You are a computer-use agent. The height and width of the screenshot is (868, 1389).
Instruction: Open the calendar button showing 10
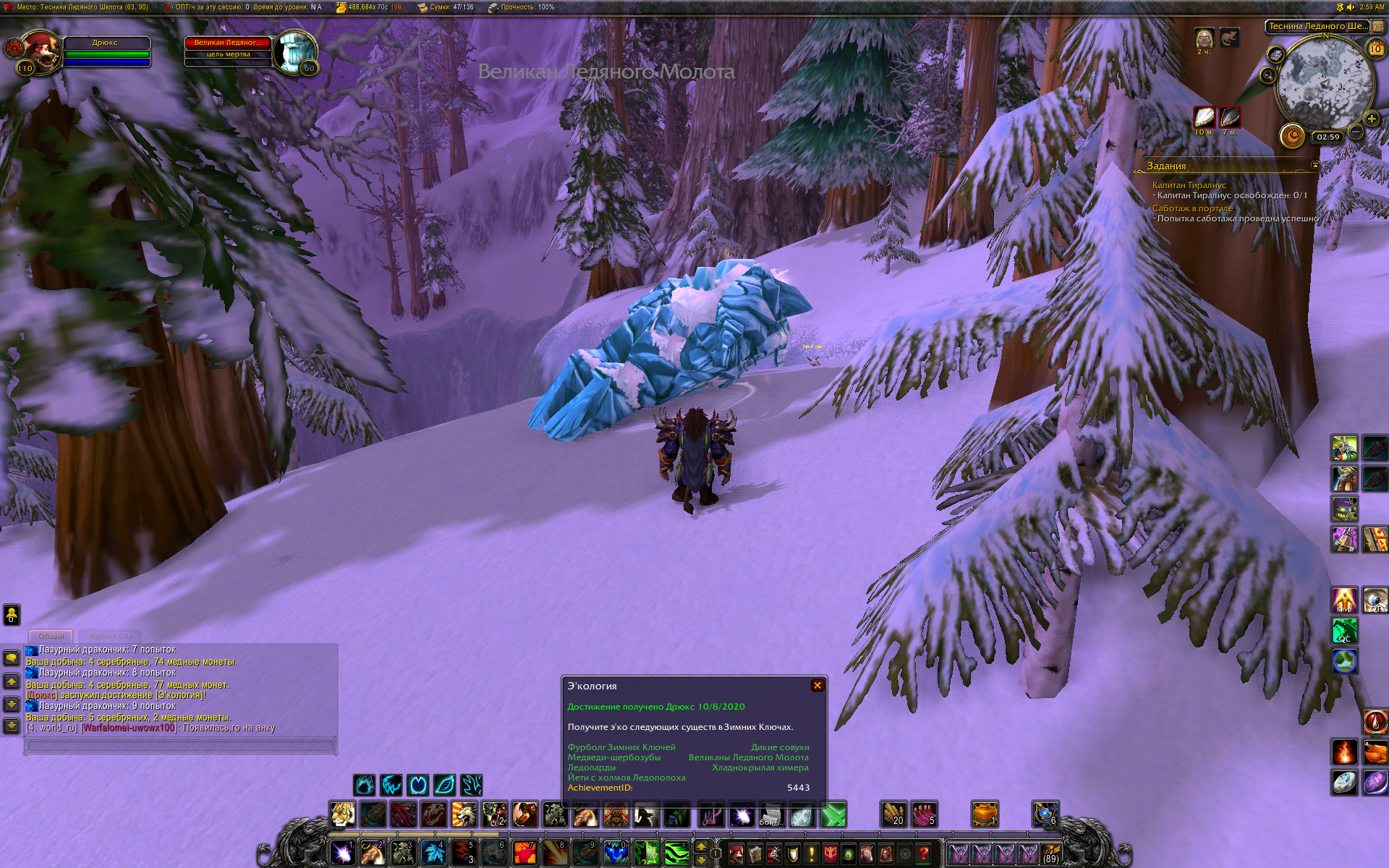click(x=1375, y=48)
